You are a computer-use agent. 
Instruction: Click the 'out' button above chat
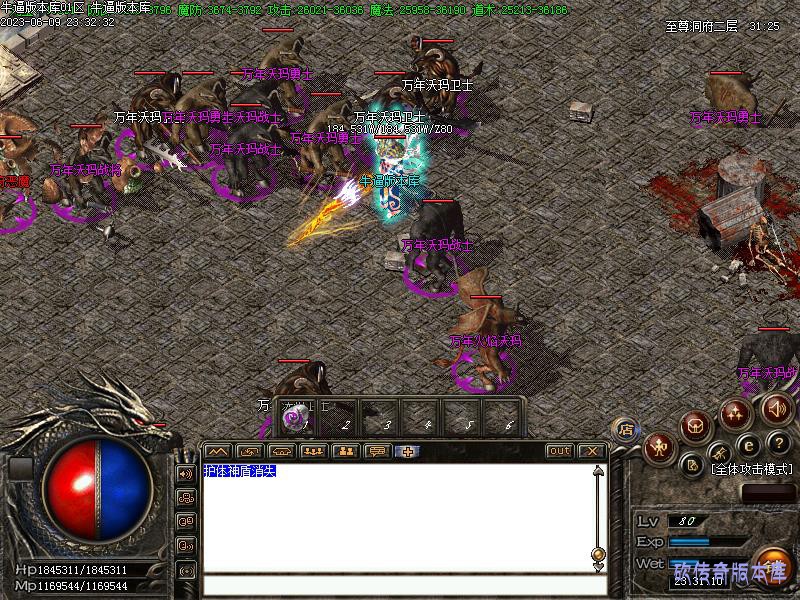point(559,451)
